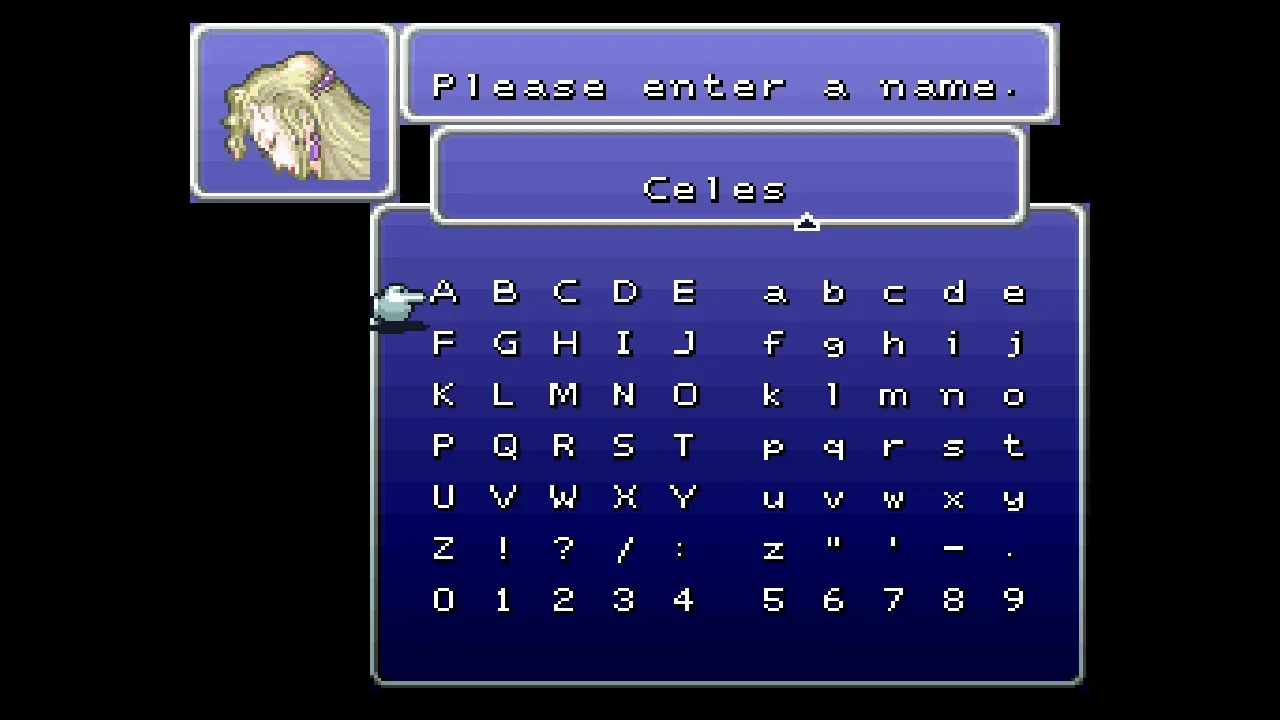1280x720 pixels.
Task: Select the lowercase letter s
Action: [x=953, y=447]
